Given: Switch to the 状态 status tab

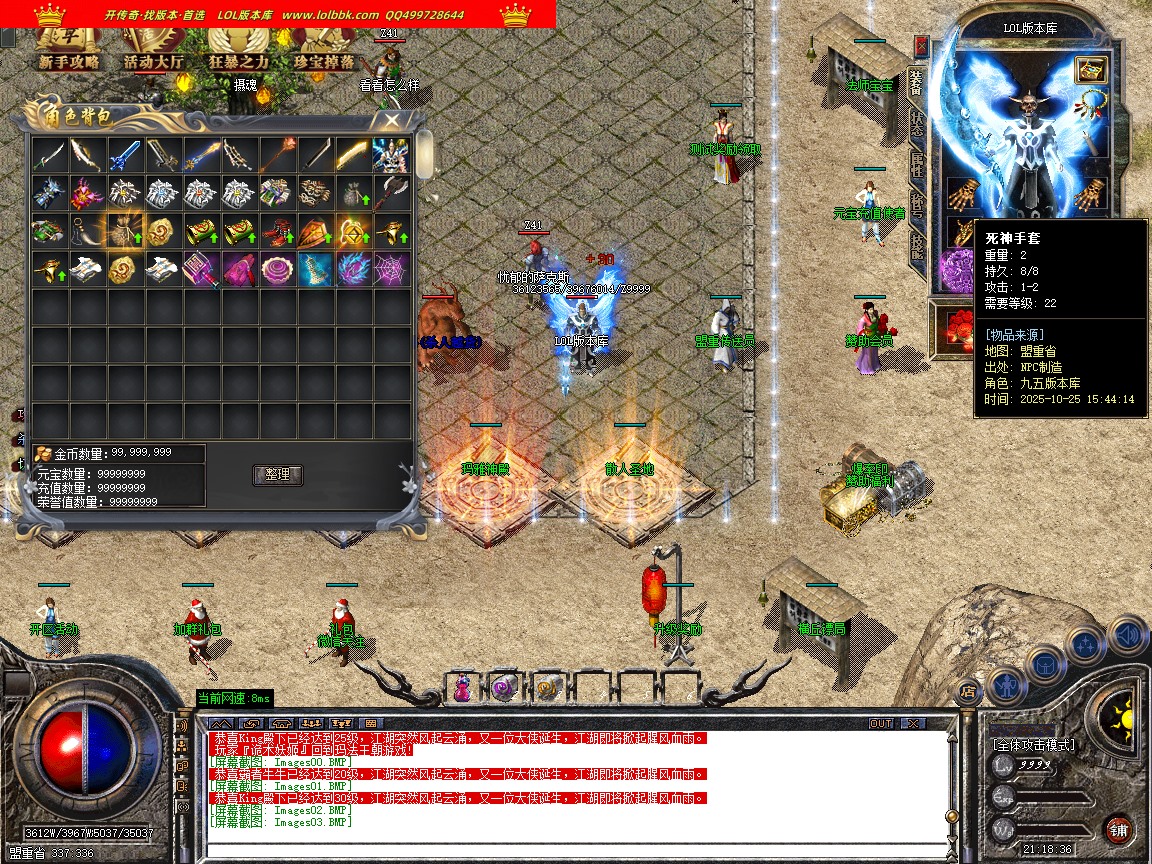Looking at the screenshot, I should click(916, 124).
